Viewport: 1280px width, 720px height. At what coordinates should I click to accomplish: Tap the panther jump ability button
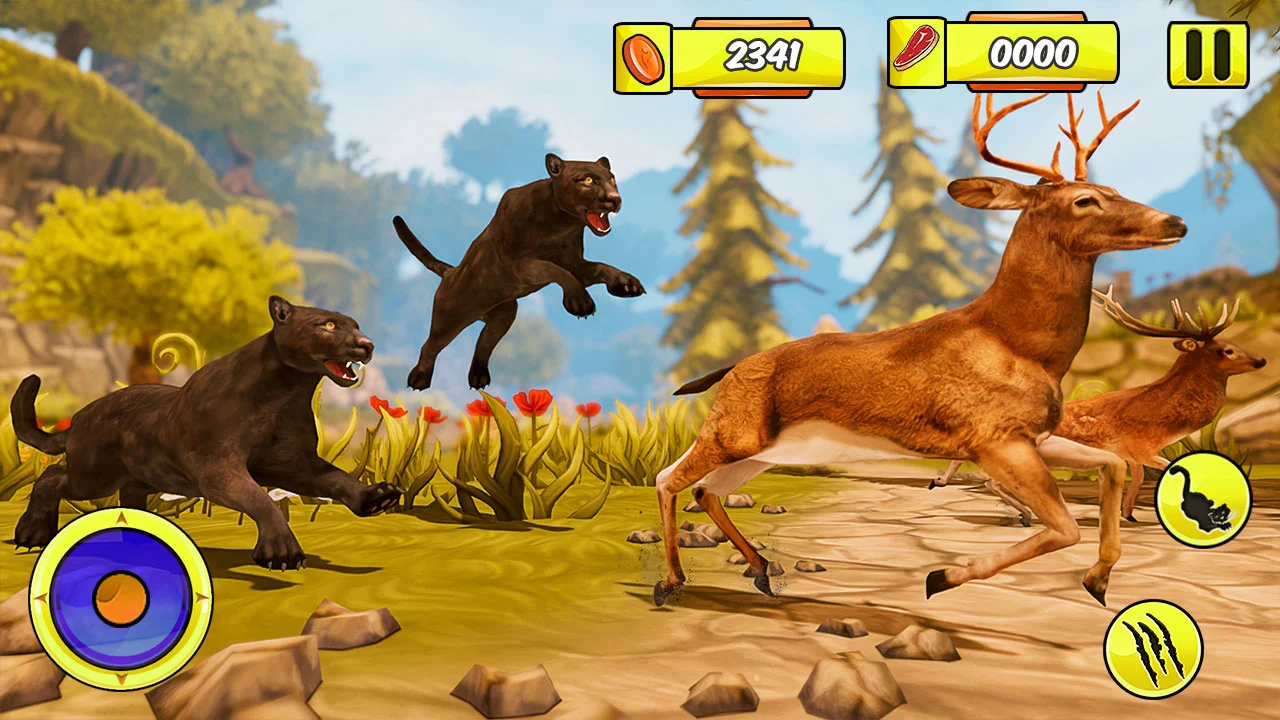click(1203, 499)
